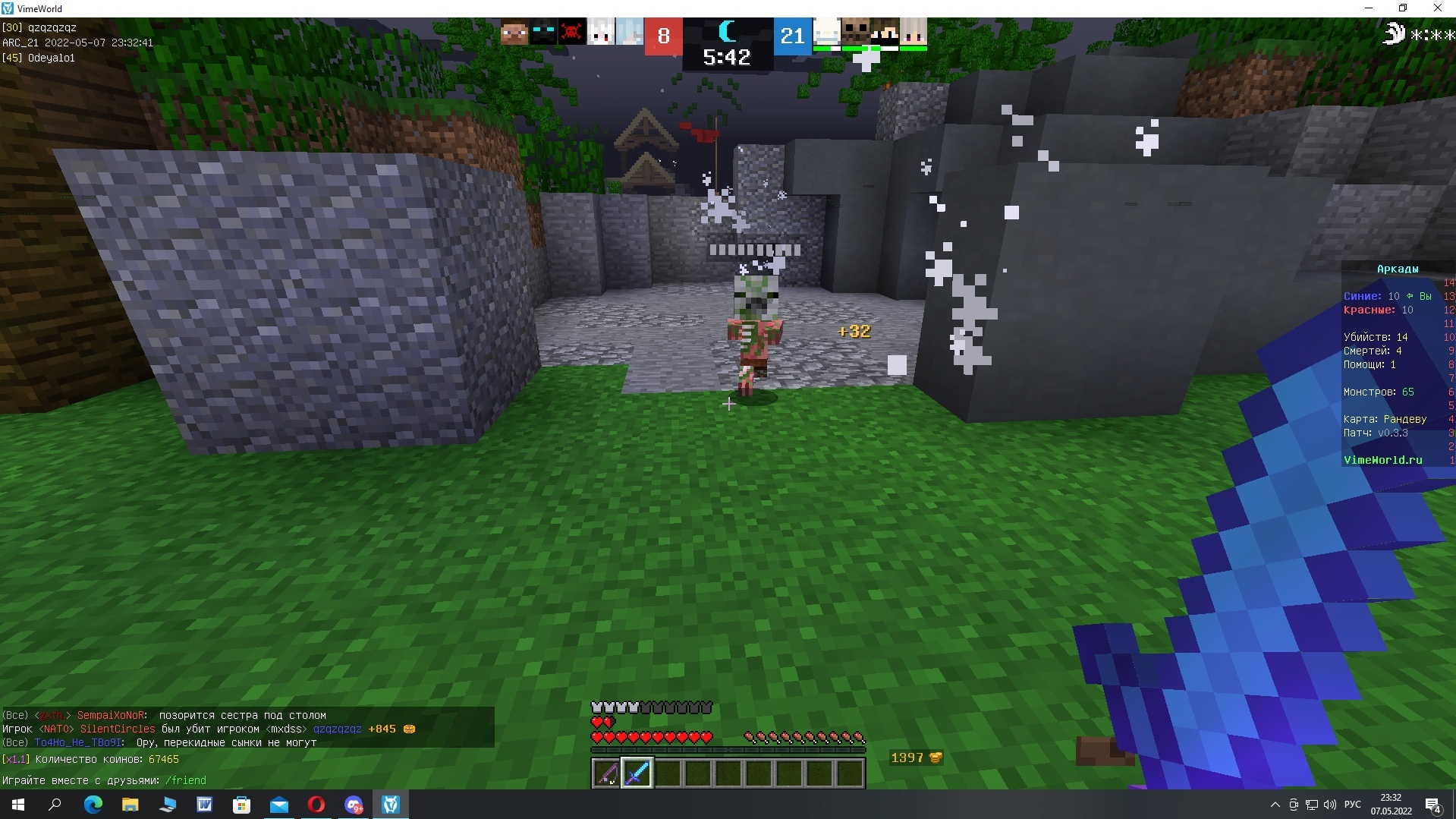The width and height of the screenshot is (1456, 819).
Task: Open the Microsoft Store from the taskbar
Action: pos(241,805)
